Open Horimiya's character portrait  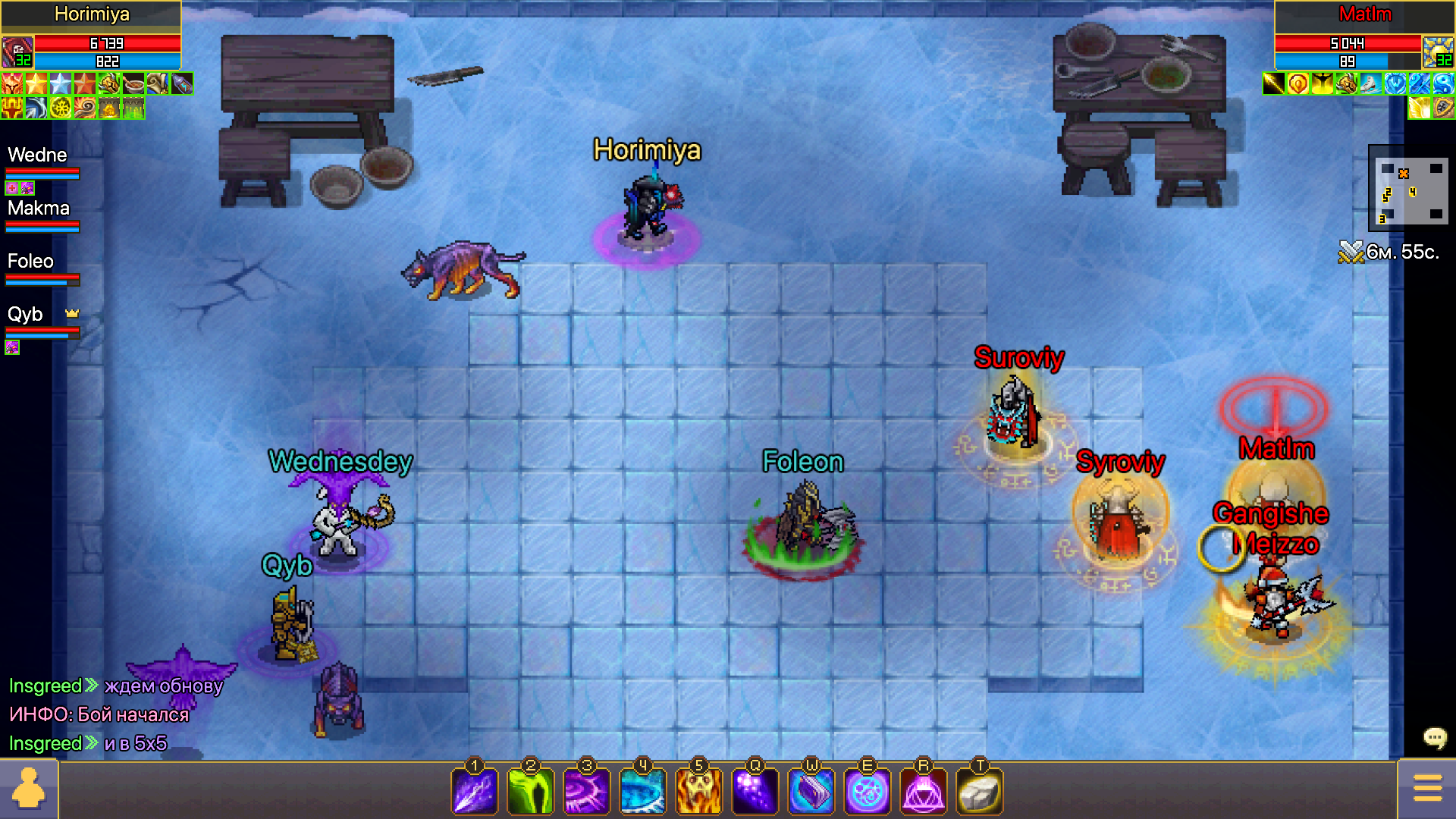click(x=17, y=52)
